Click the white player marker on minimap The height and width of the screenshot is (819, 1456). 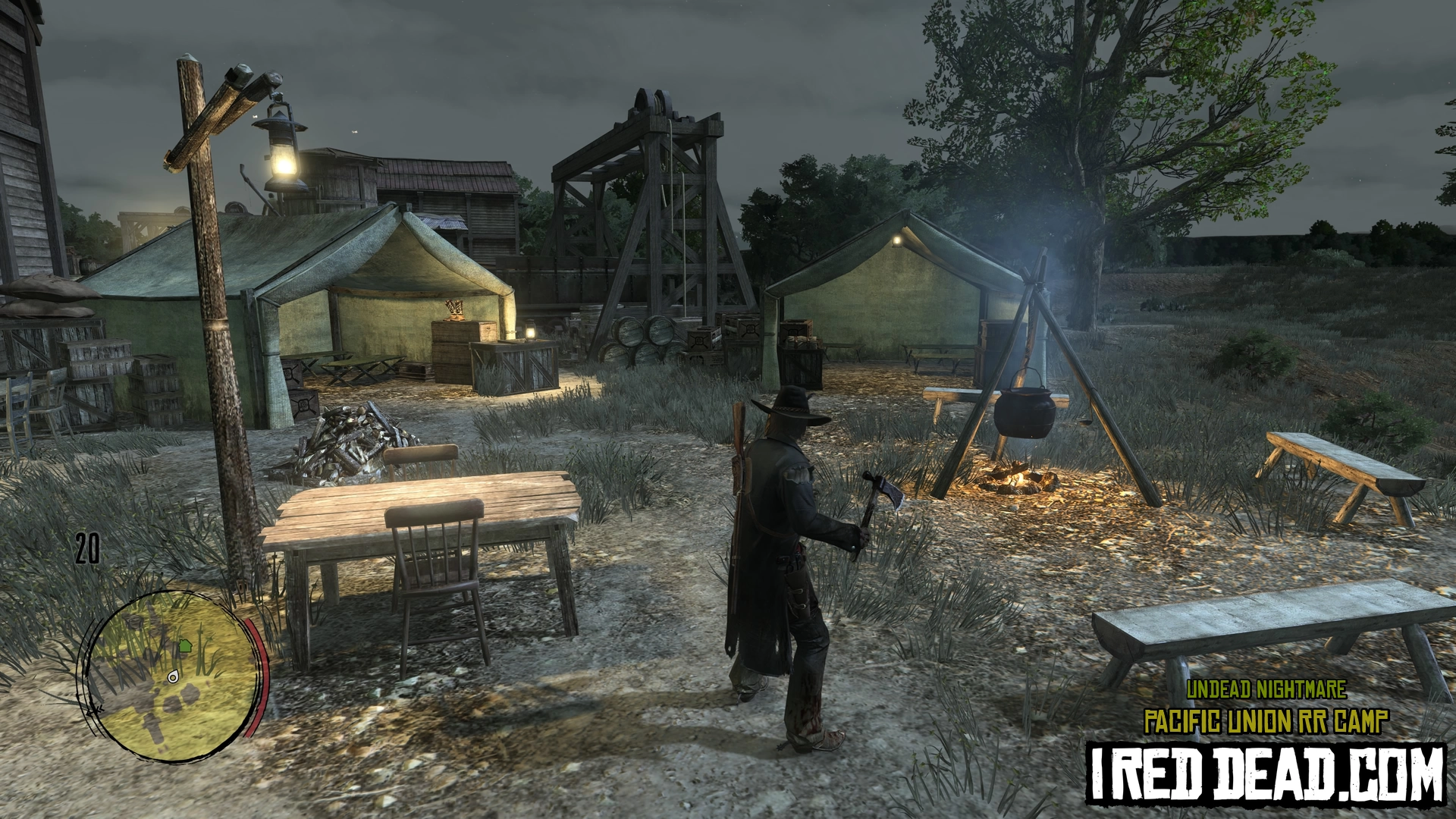pyautogui.click(x=174, y=677)
